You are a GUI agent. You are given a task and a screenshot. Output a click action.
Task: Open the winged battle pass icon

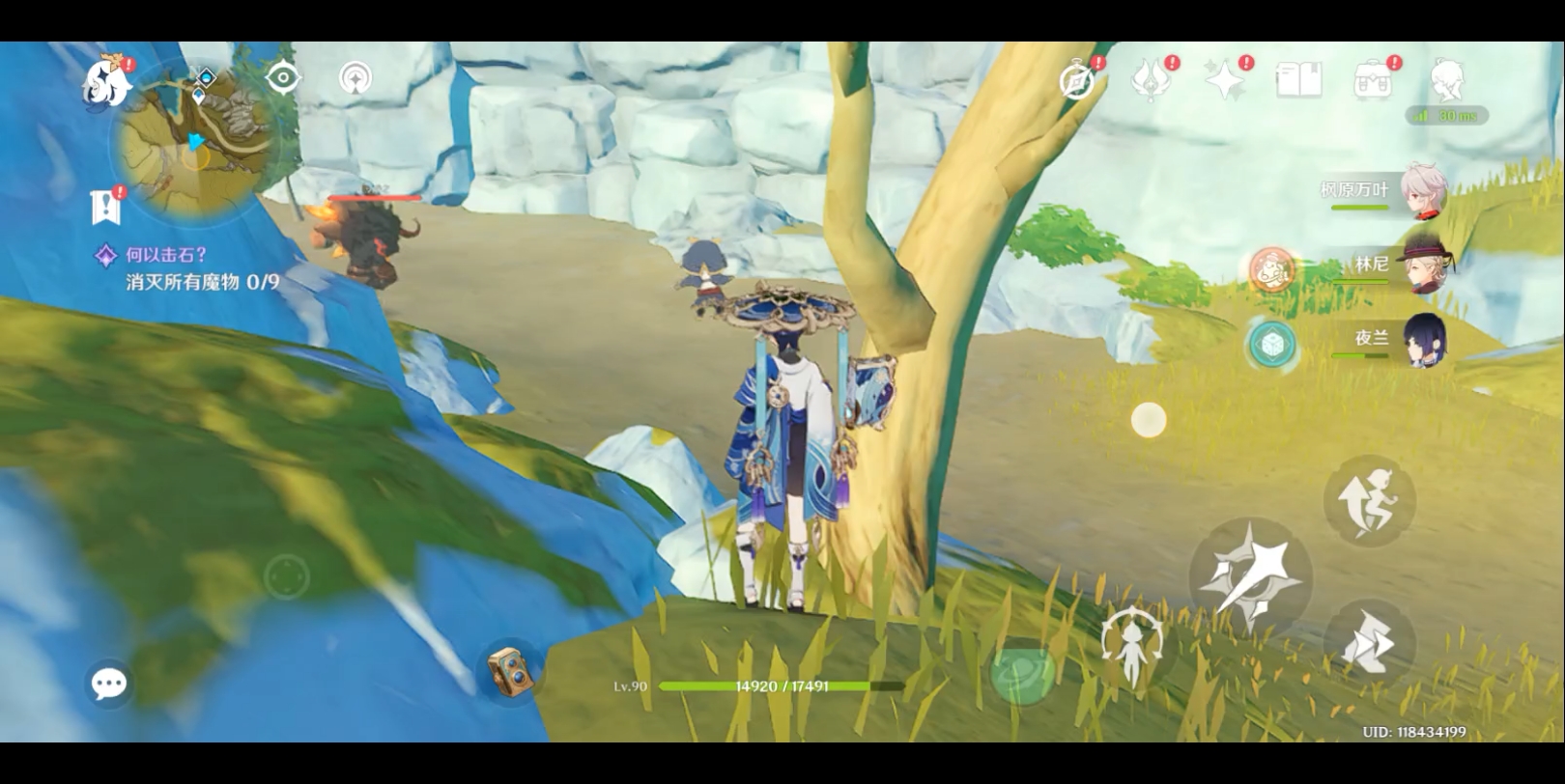pyautogui.click(x=1151, y=79)
